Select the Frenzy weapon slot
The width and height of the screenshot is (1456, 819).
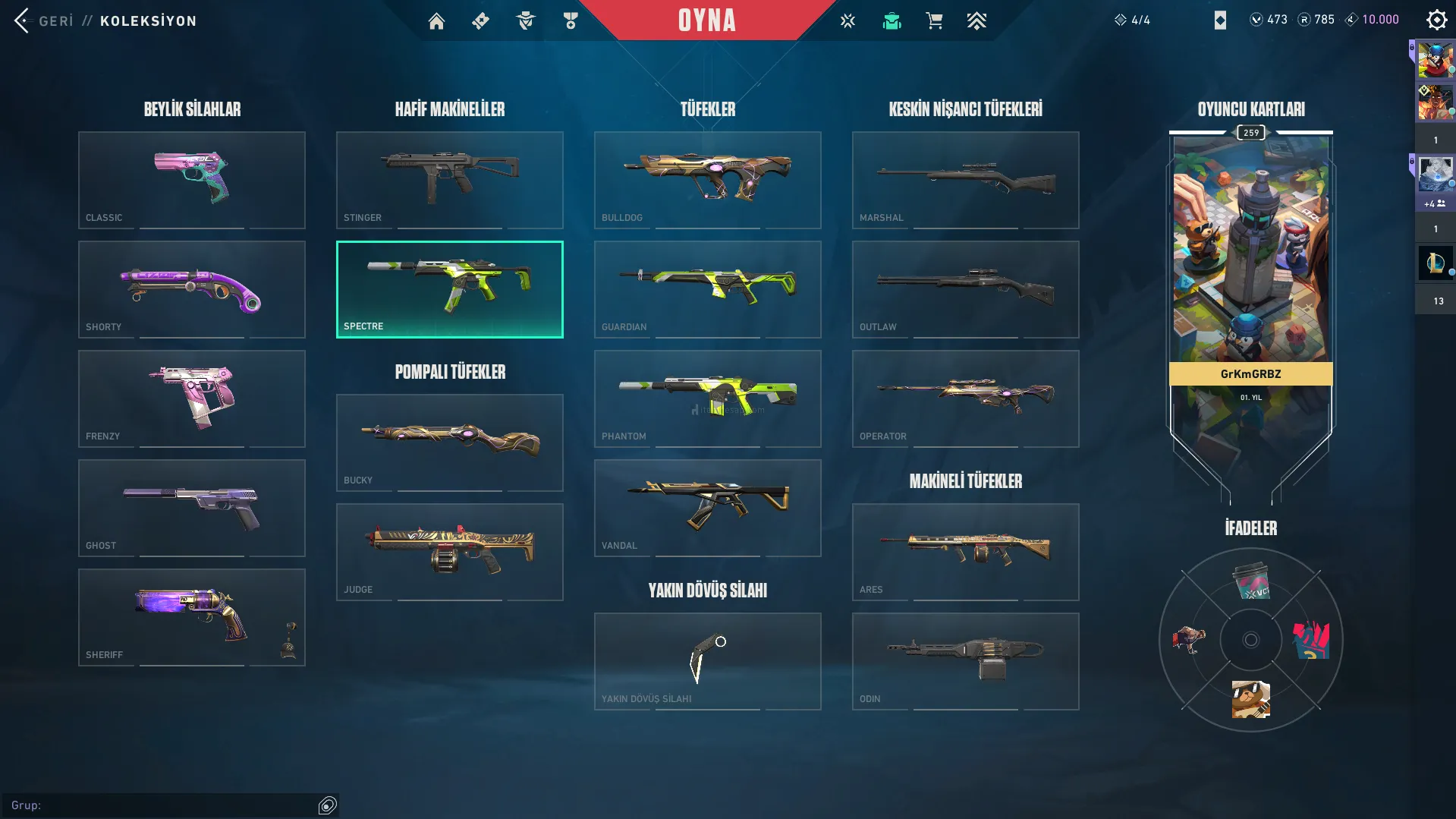click(x=192, y=398)
